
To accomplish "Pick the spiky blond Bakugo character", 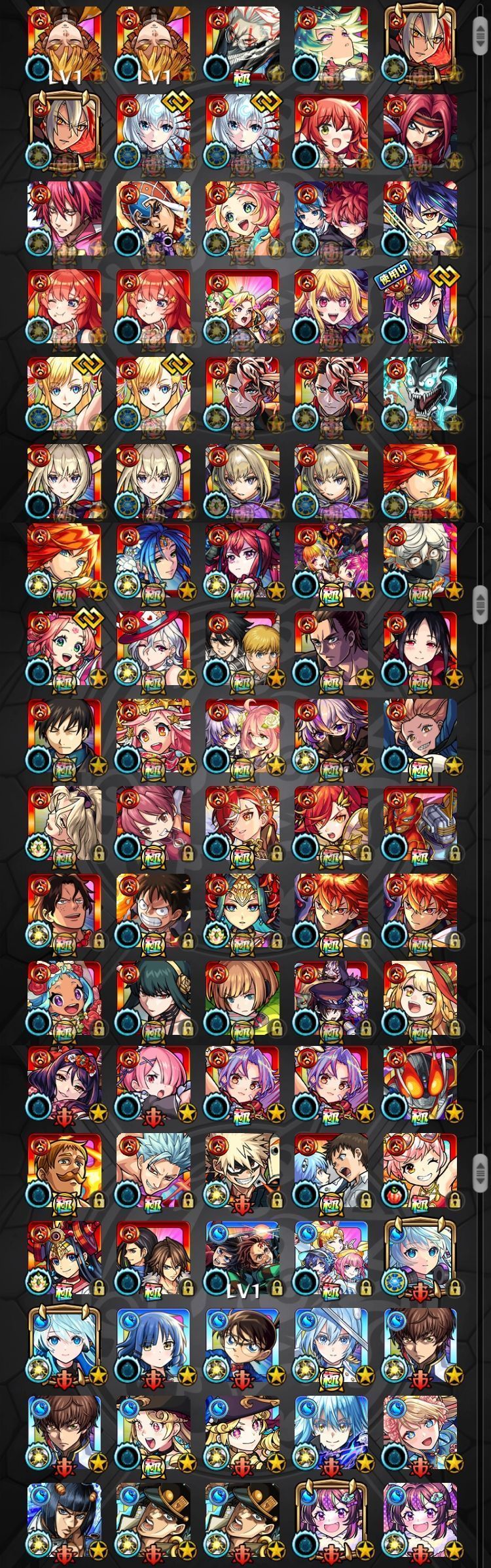I will pyautogui.click(x=242, y=1170).
